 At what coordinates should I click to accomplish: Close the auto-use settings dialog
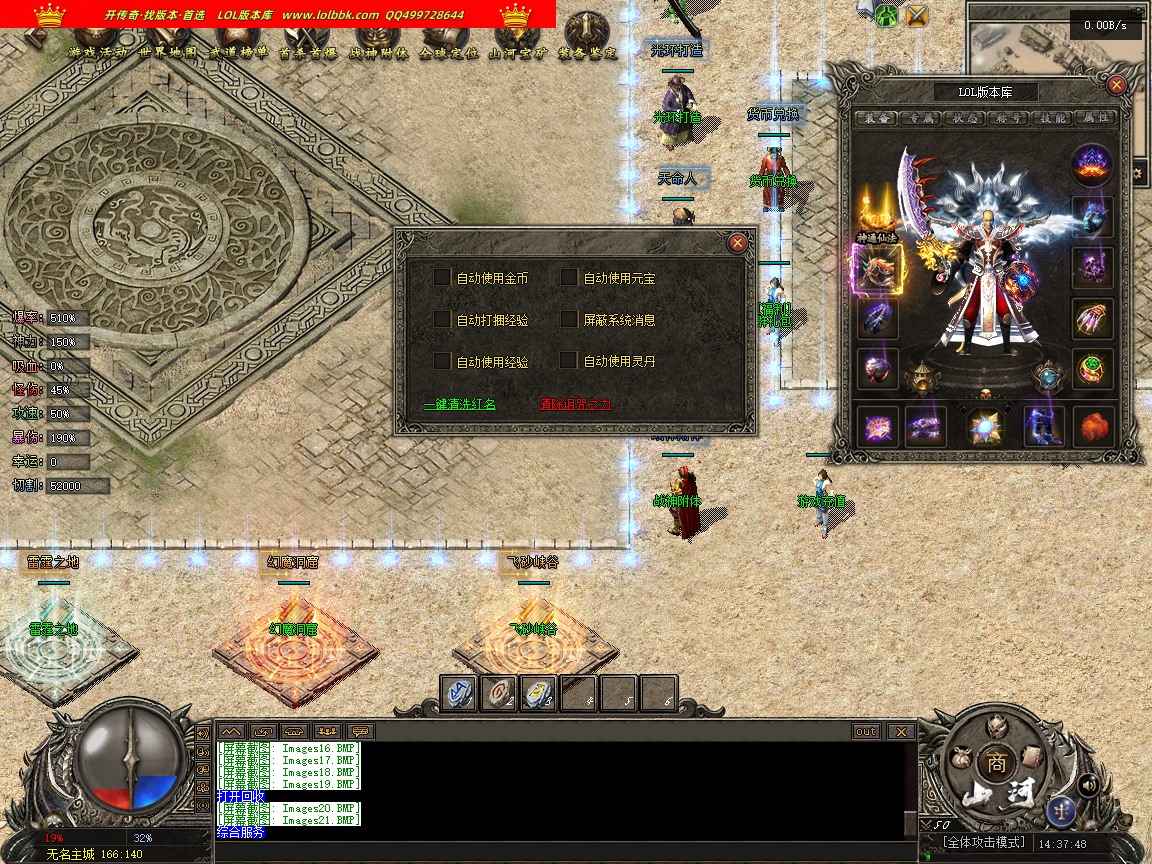pyautogui.click(x=737, y=242)
